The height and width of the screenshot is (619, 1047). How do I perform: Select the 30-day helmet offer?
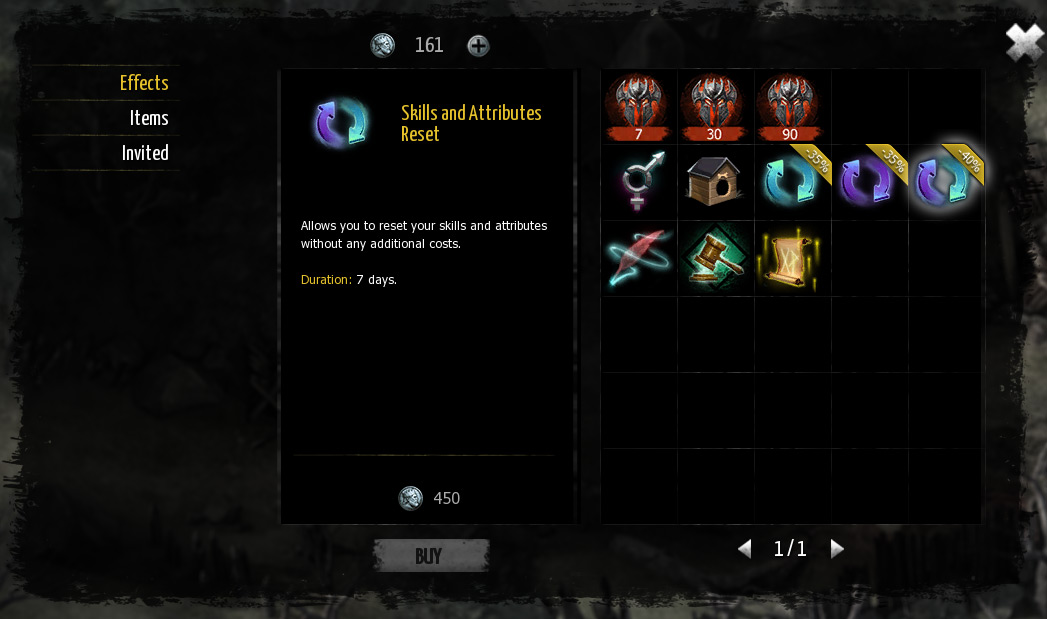714,106
